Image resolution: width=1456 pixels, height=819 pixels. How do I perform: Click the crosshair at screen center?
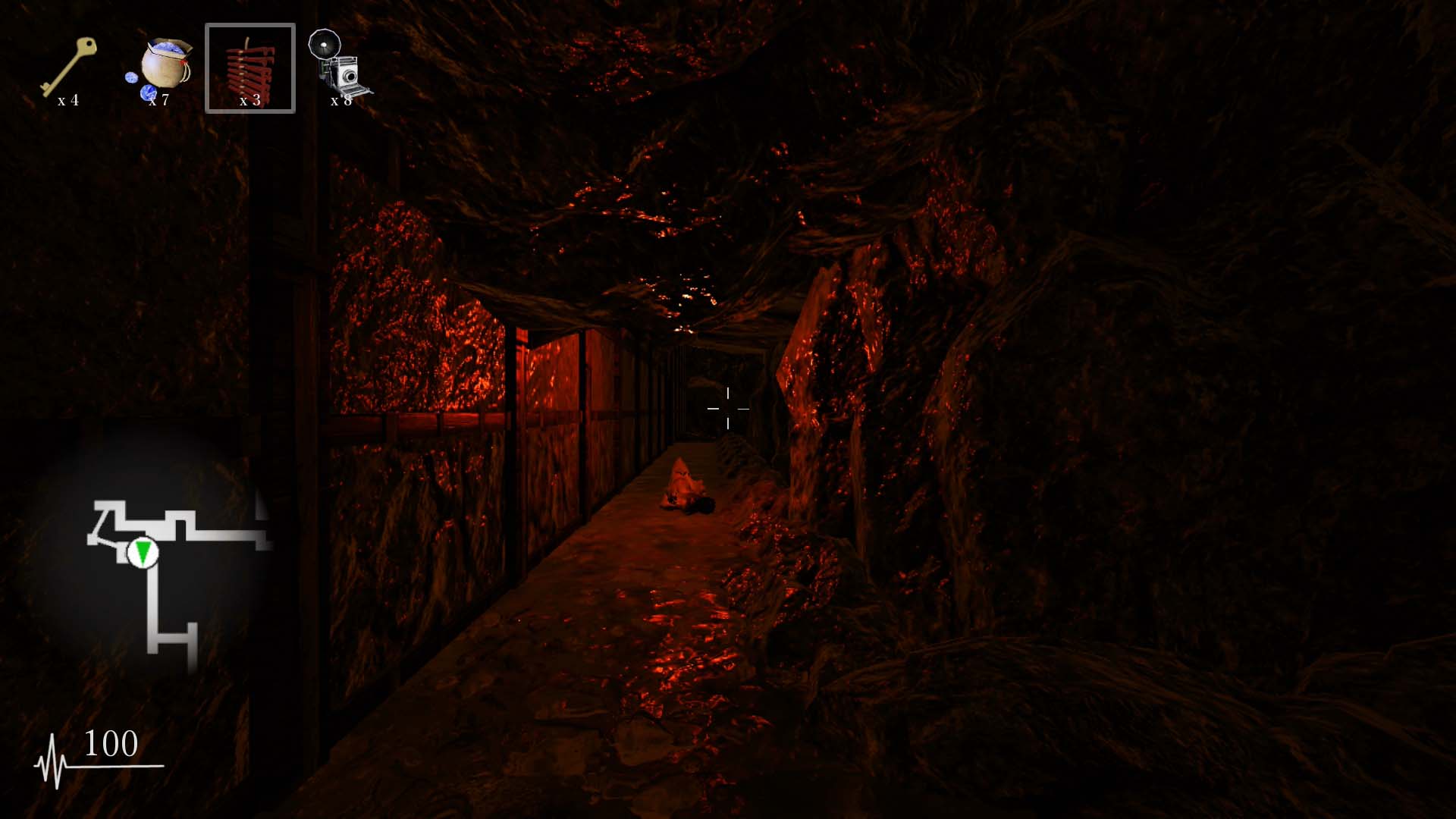(x=729, y=409)
